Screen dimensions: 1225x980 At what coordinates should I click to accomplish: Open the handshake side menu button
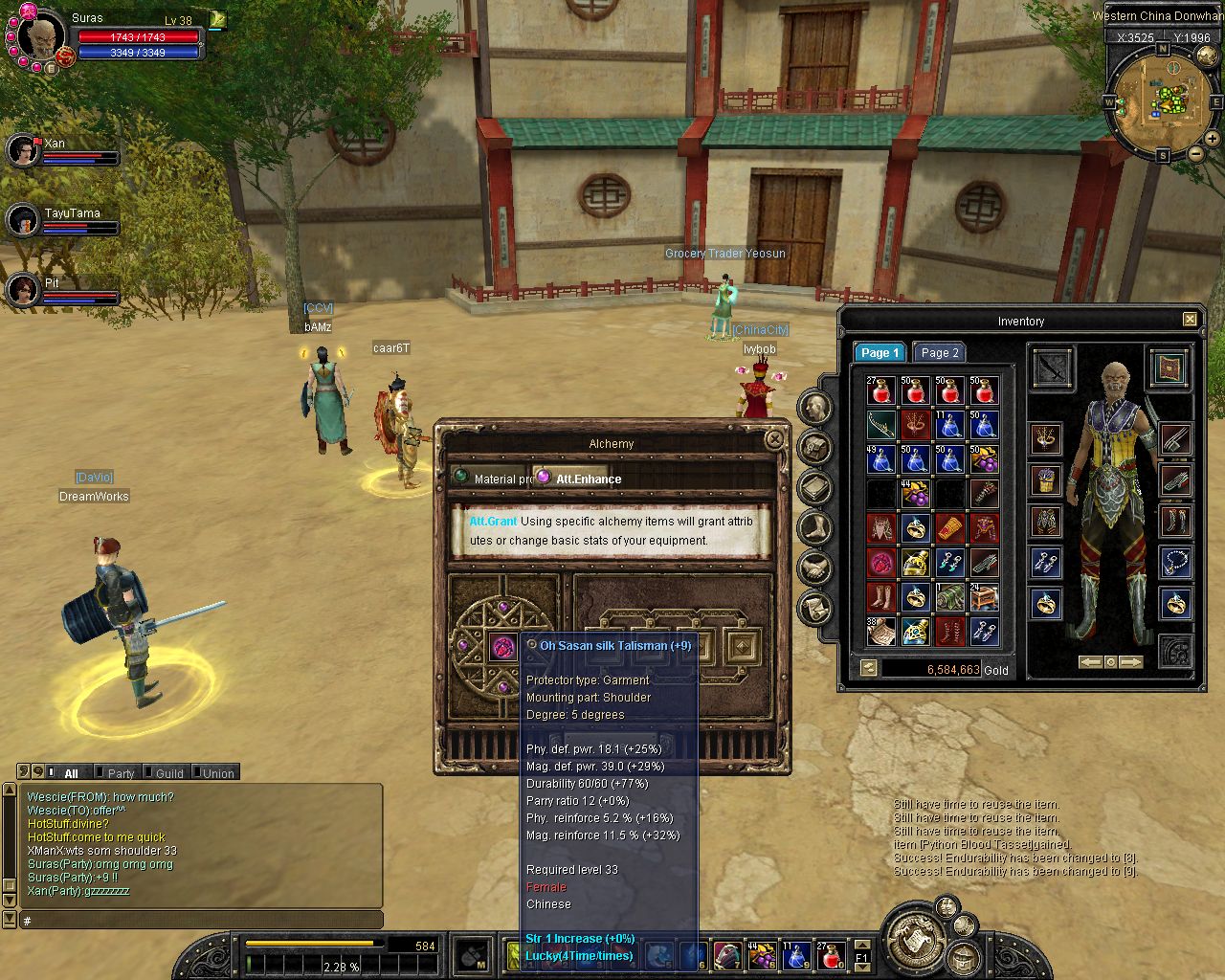(x=815, y=568)
